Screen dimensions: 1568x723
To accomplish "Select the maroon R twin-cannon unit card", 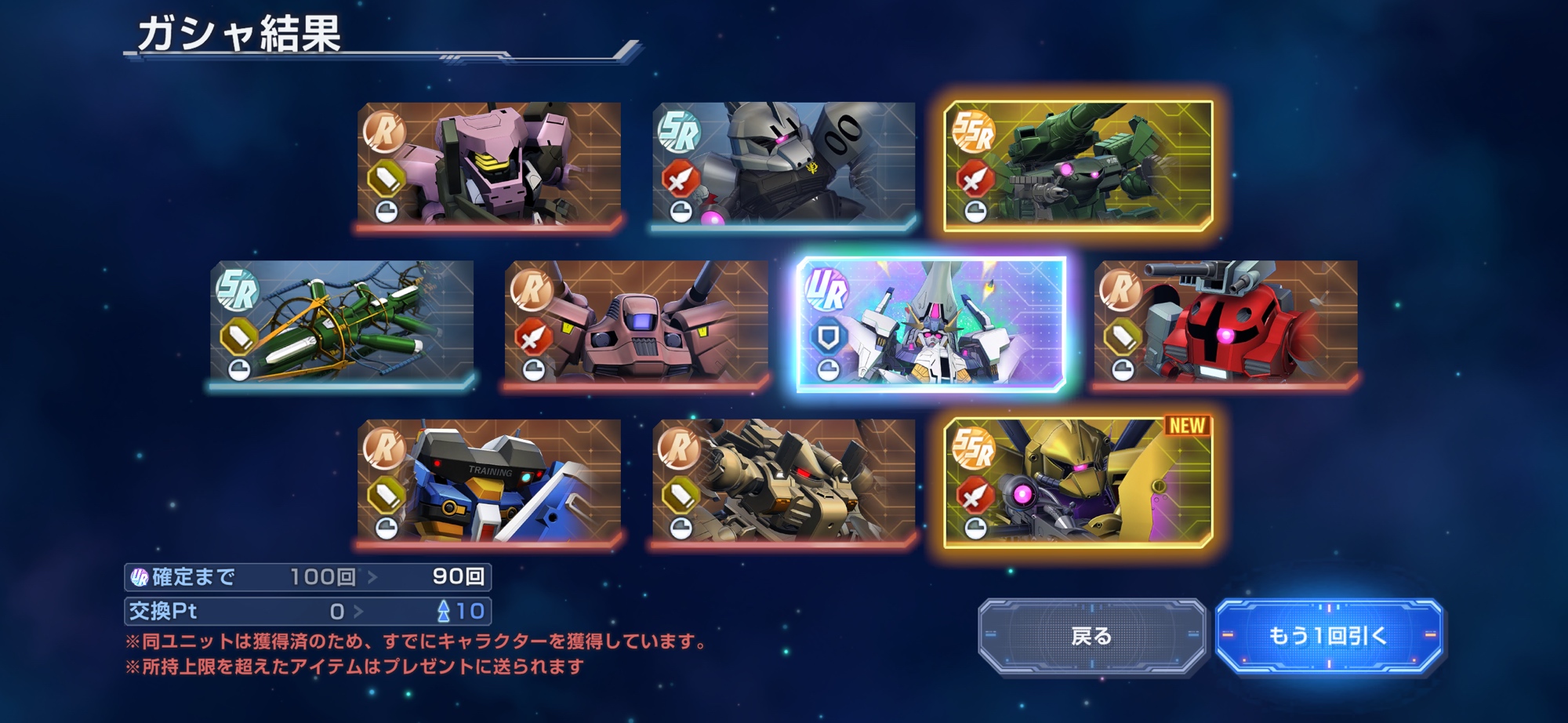I will 637,324.
